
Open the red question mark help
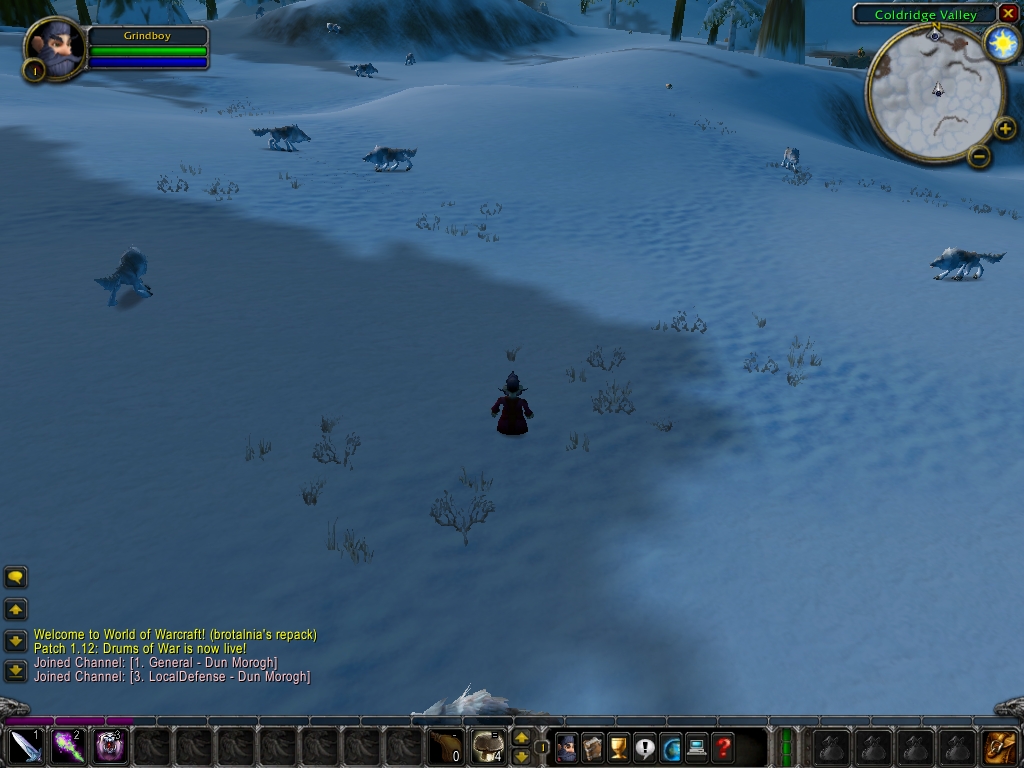pos(723,747)
